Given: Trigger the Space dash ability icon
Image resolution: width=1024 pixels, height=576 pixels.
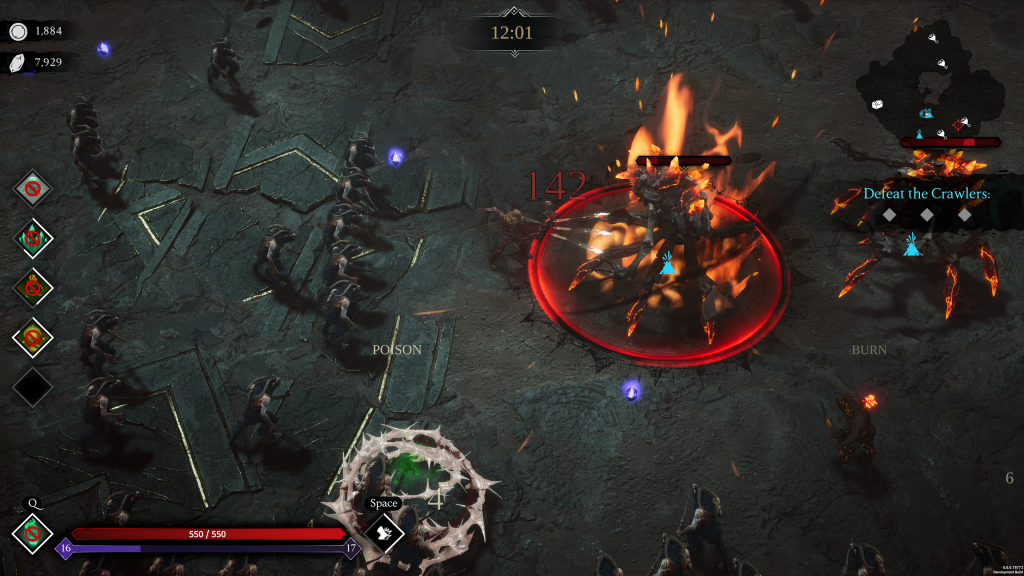Looking at the screenshot, I should 383,532.
